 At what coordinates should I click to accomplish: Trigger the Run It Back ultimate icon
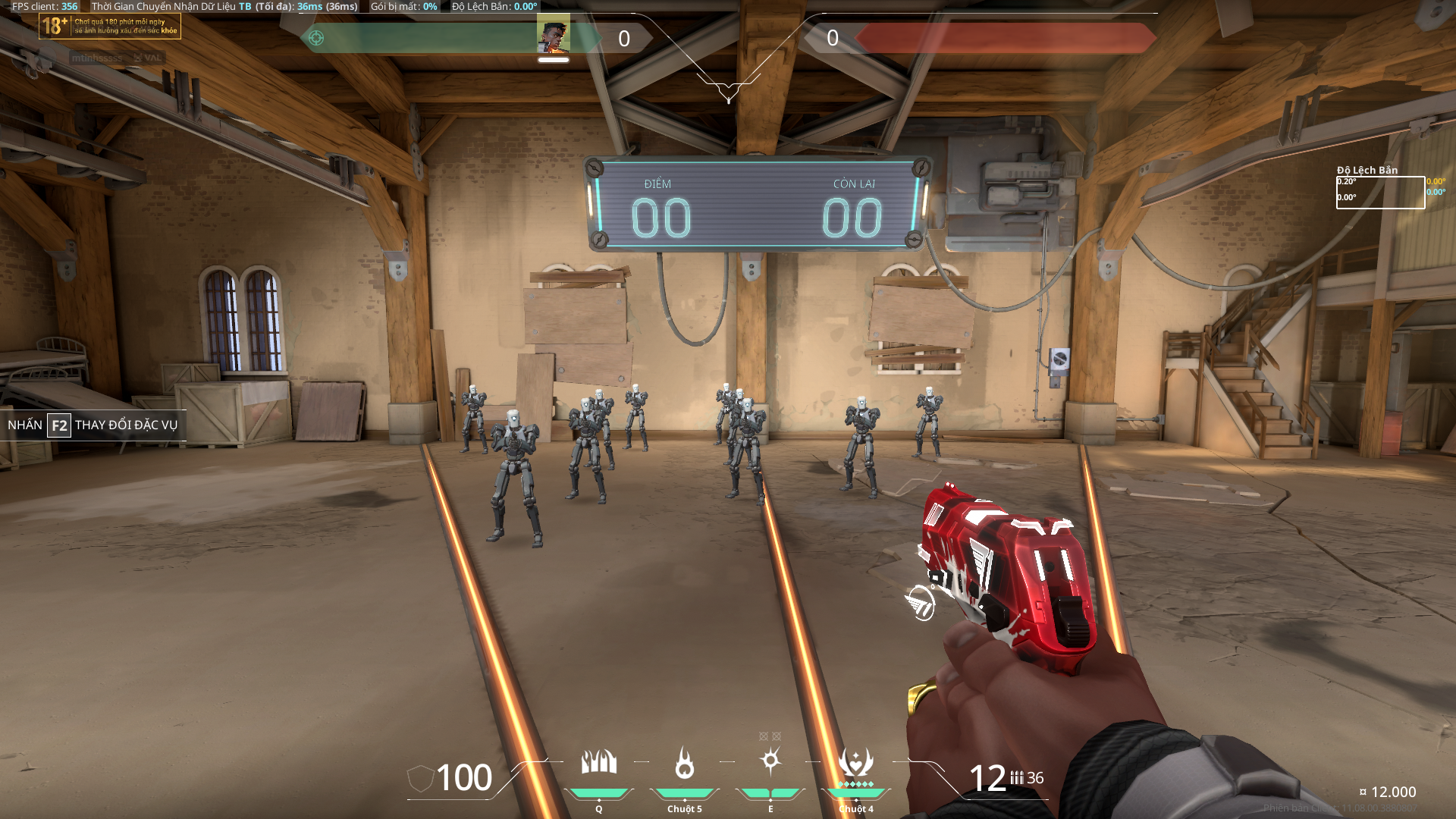855,762
